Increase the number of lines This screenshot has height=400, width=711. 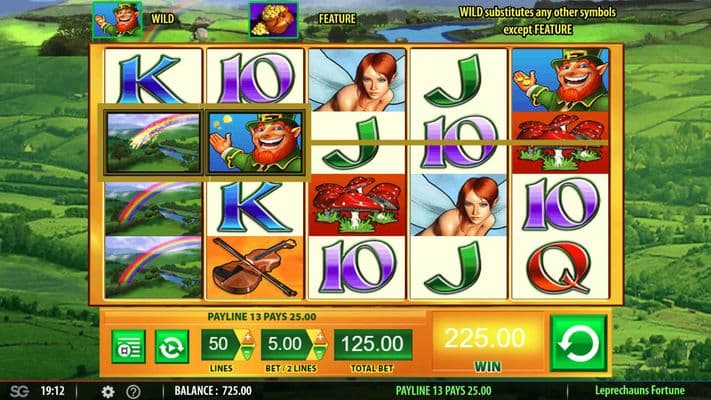click(245, 335)
